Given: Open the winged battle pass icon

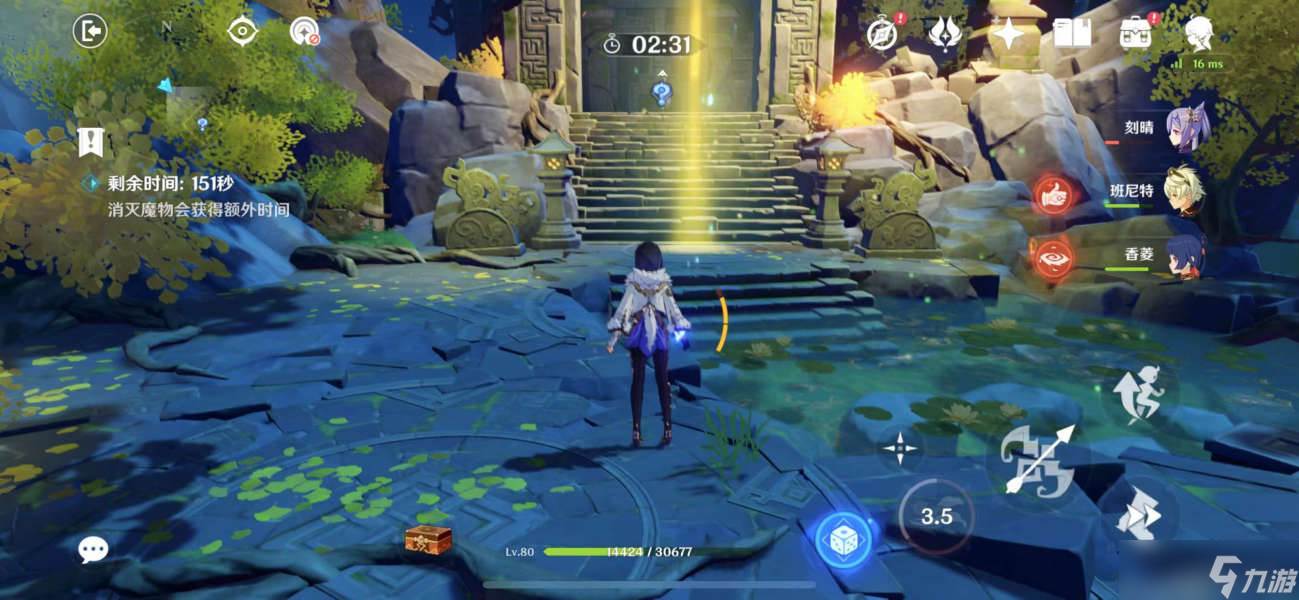Looking at the screenshot, I should pyautogui.click(x=944, y=33).
